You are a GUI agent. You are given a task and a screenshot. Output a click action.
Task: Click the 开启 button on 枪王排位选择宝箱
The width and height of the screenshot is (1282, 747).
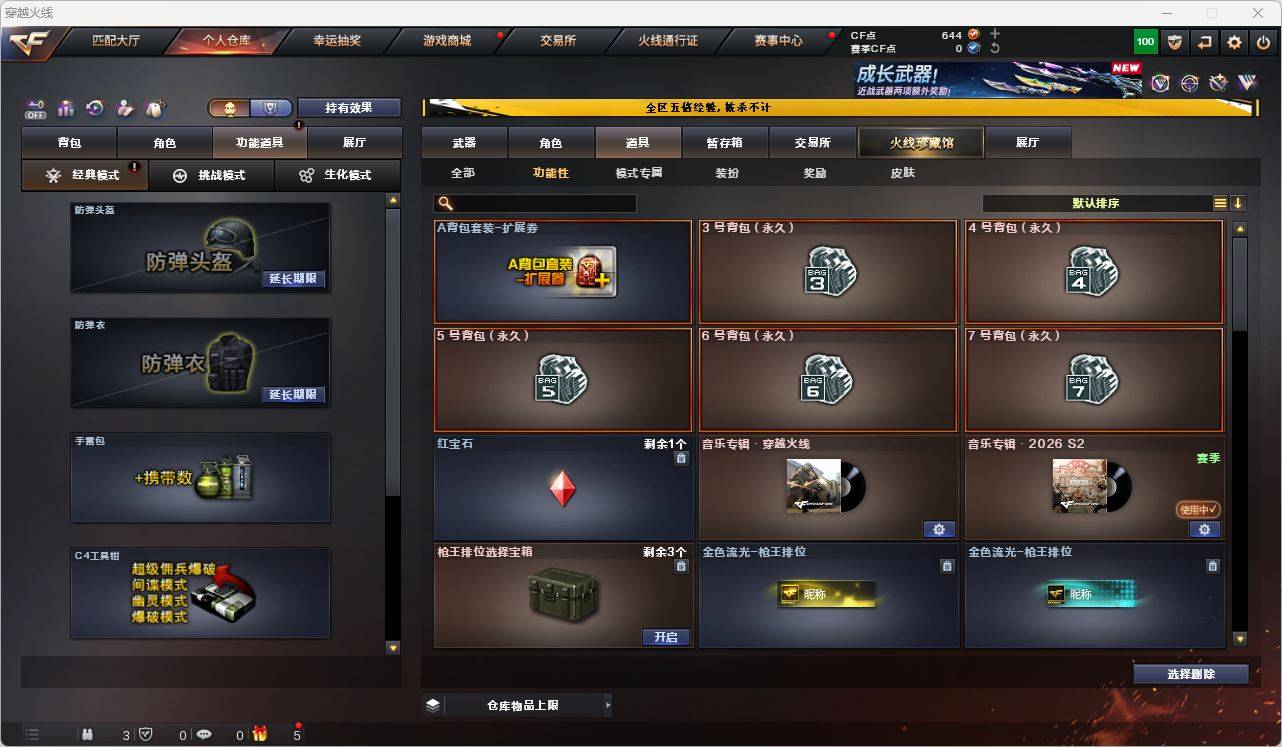point(666,636)
